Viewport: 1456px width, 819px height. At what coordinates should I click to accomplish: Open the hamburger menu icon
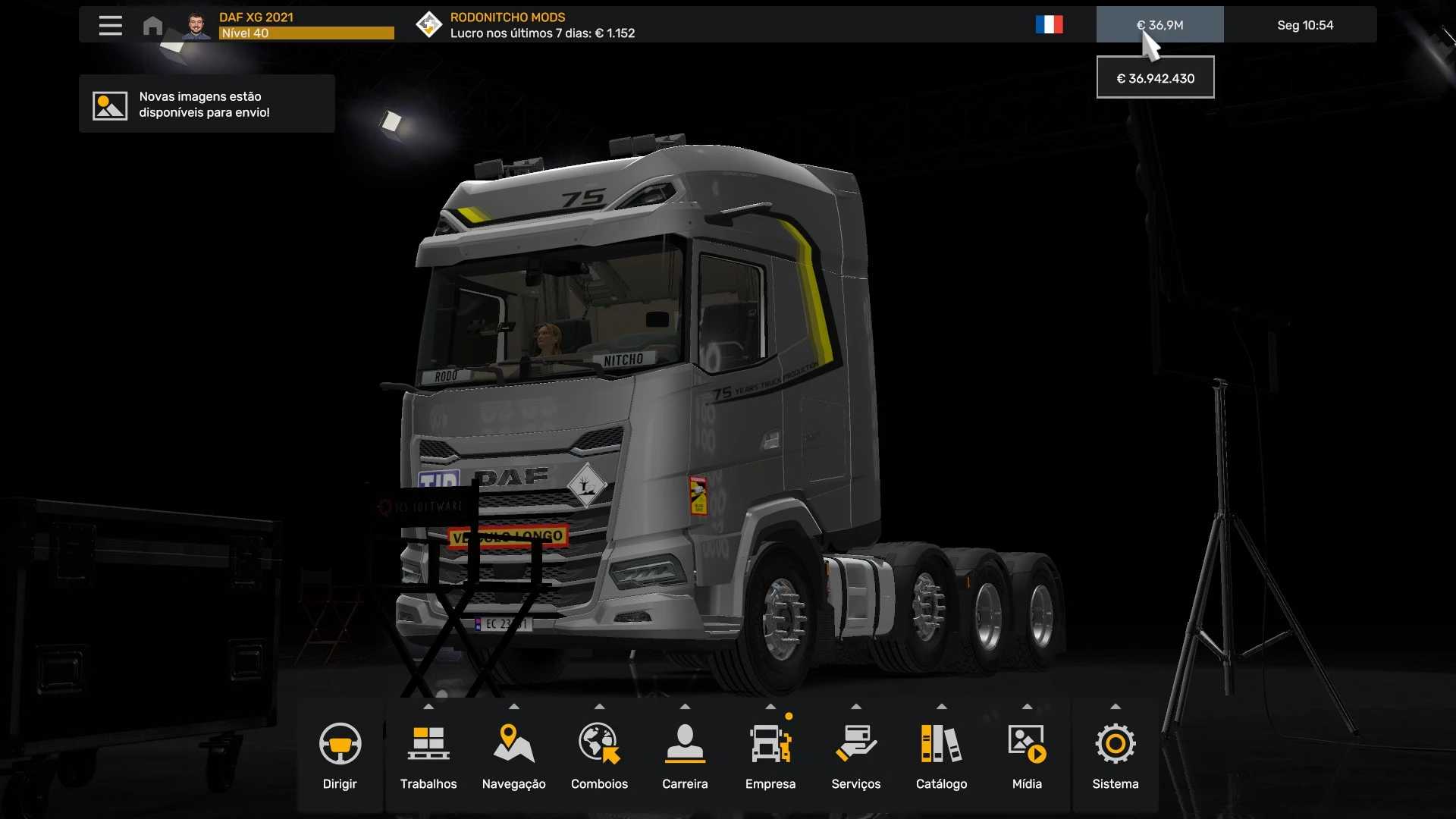tap(110, 25)
